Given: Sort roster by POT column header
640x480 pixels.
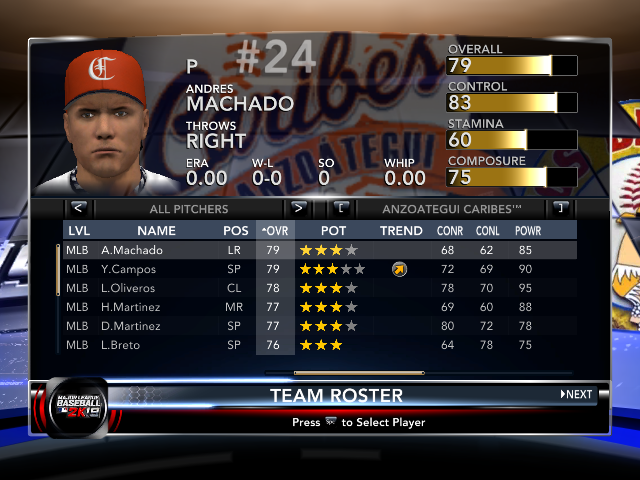Looking at the screenshot, I should 333,231.
